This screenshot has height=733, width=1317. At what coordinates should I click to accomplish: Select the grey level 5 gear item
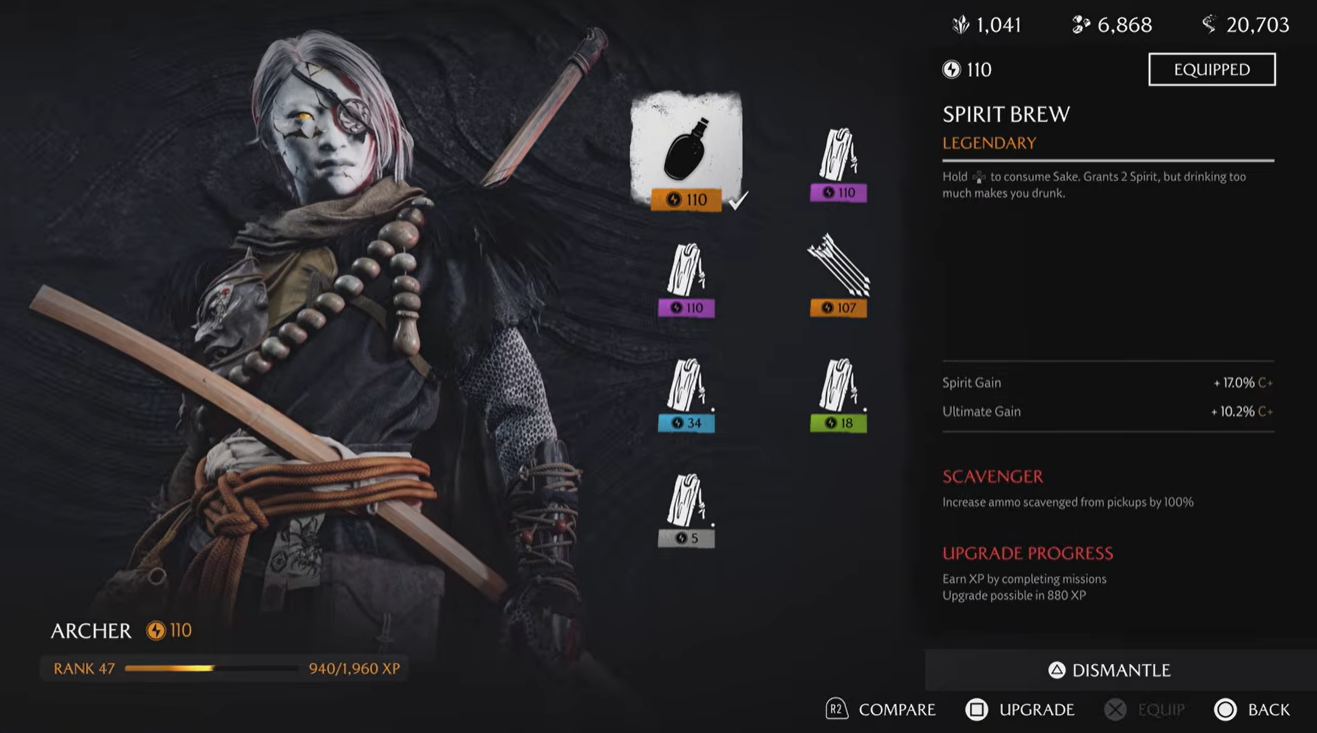[686, 509]
